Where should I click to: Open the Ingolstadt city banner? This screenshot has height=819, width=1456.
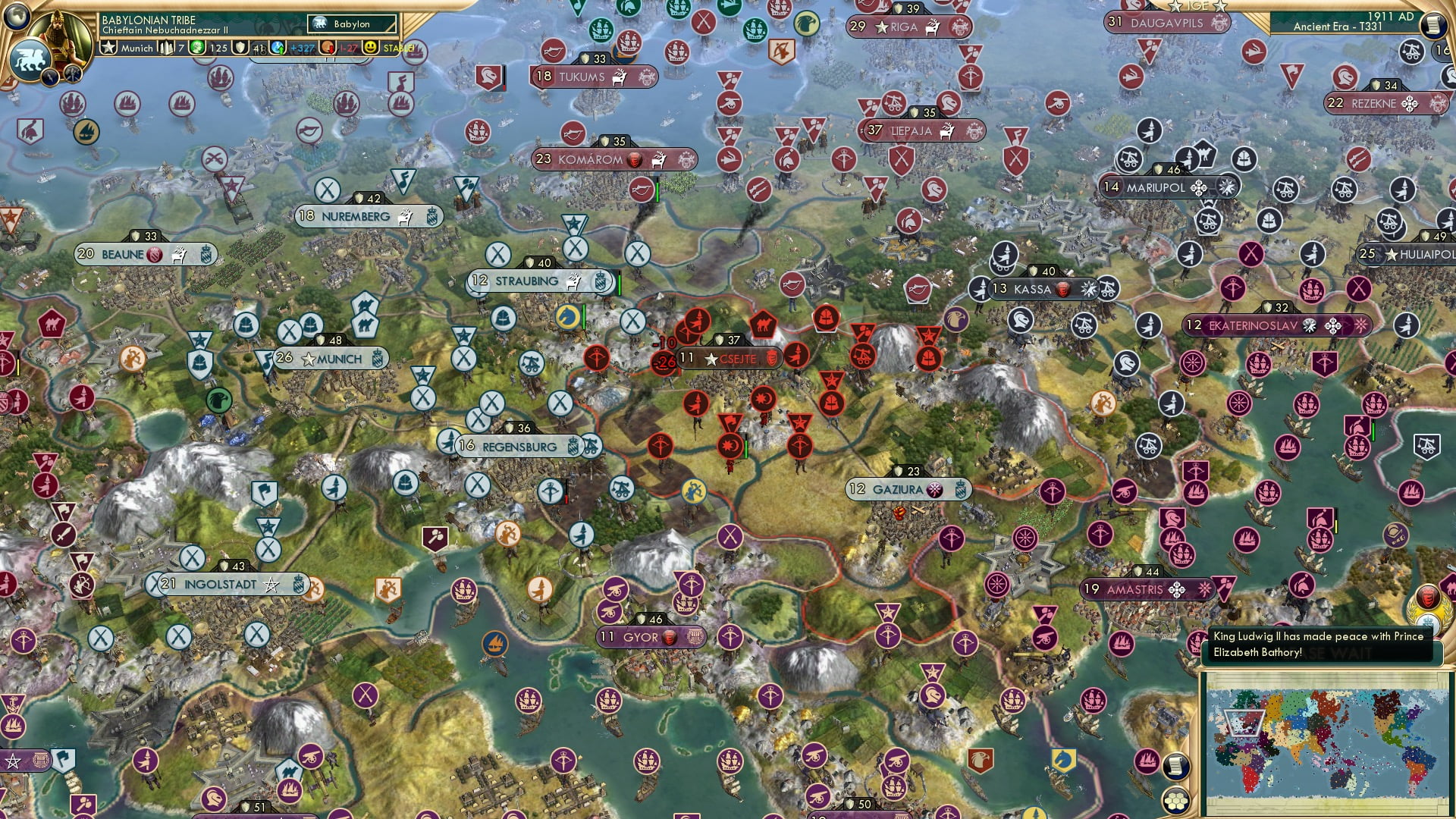tap(220, 585)
